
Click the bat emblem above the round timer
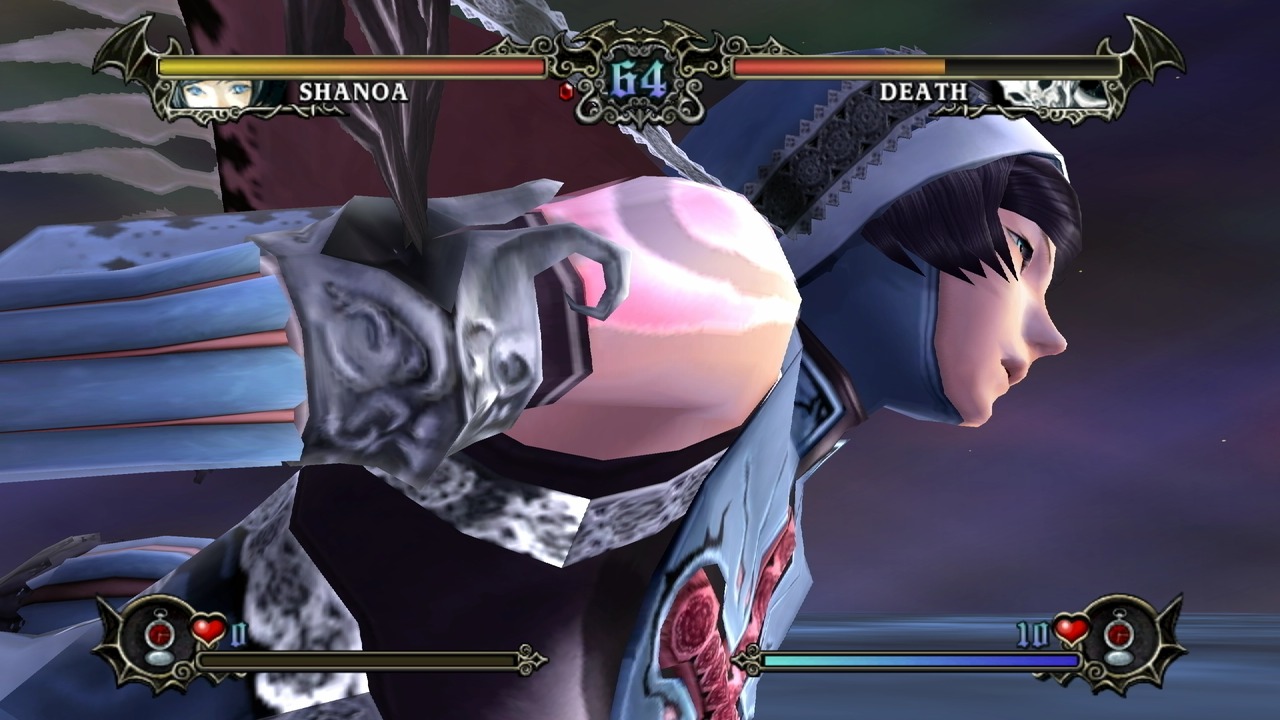640,30
